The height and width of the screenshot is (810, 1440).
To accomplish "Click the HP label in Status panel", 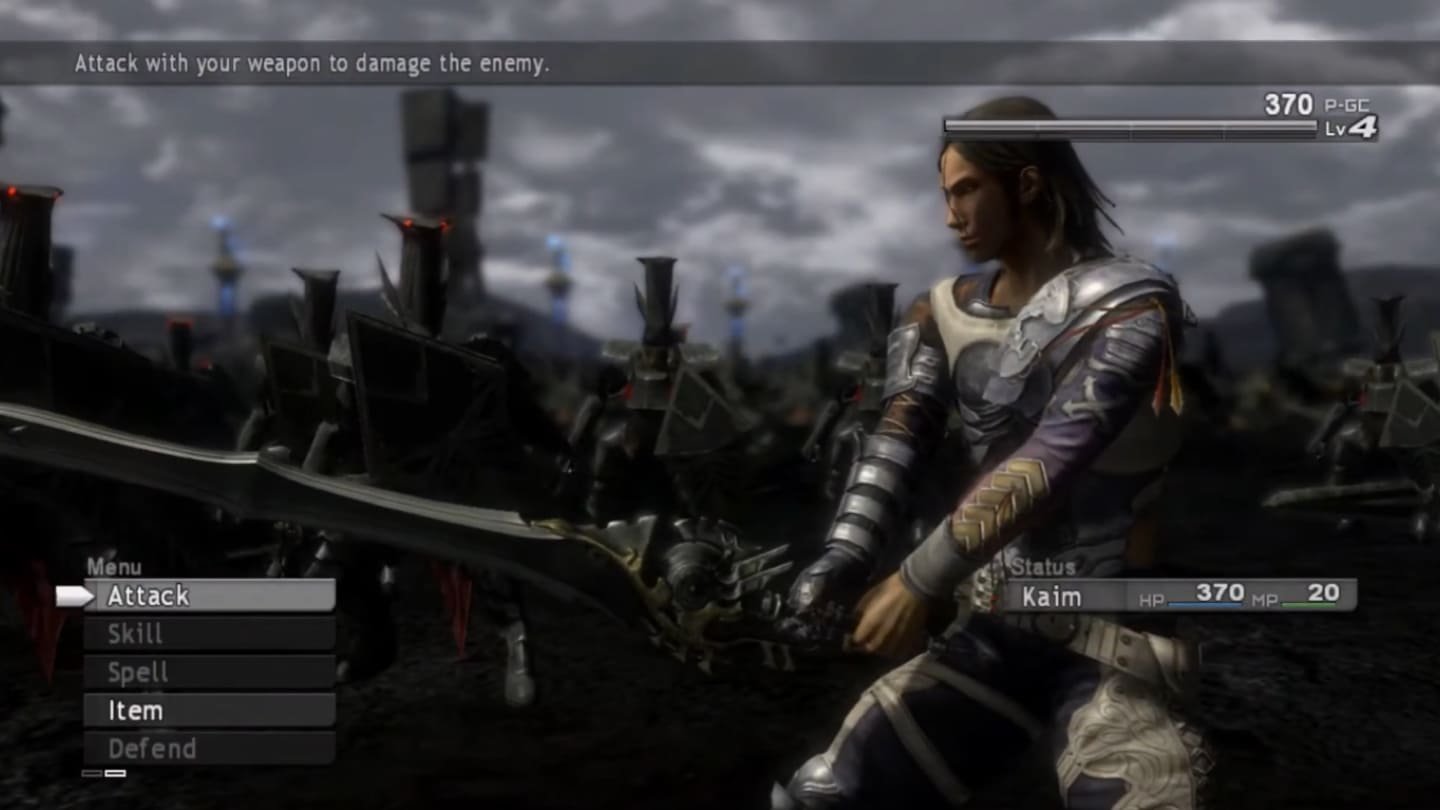I will 1150,598.
